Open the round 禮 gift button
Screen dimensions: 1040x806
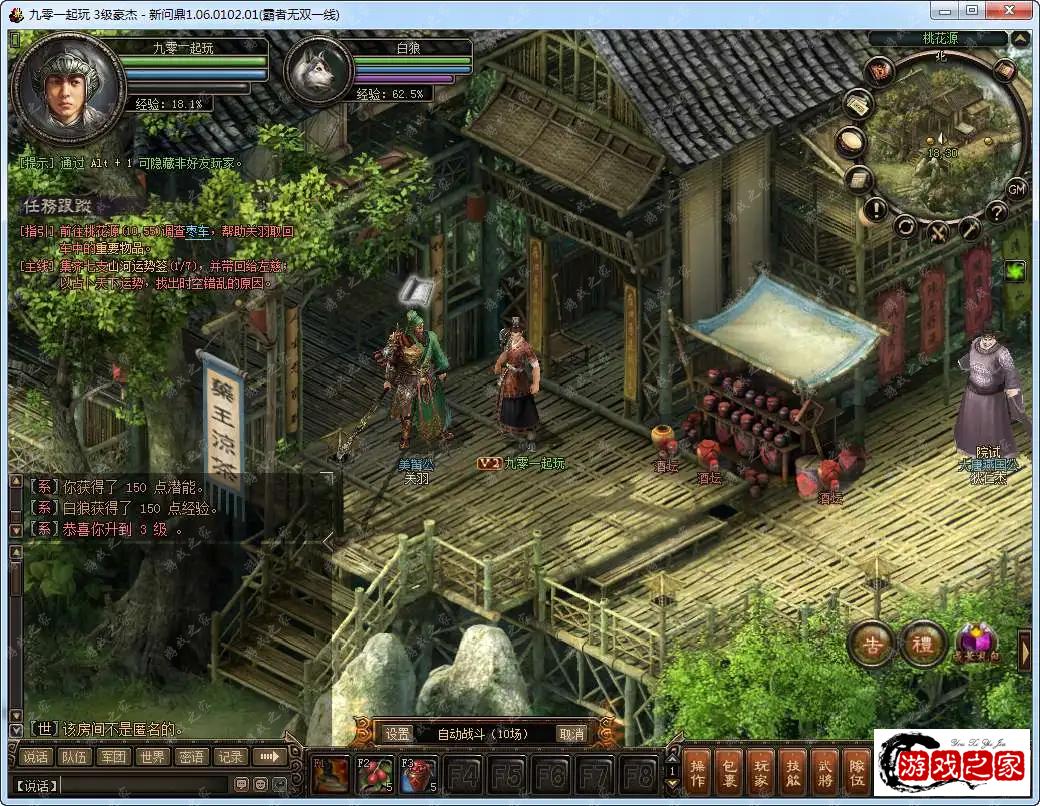[922, 644]
